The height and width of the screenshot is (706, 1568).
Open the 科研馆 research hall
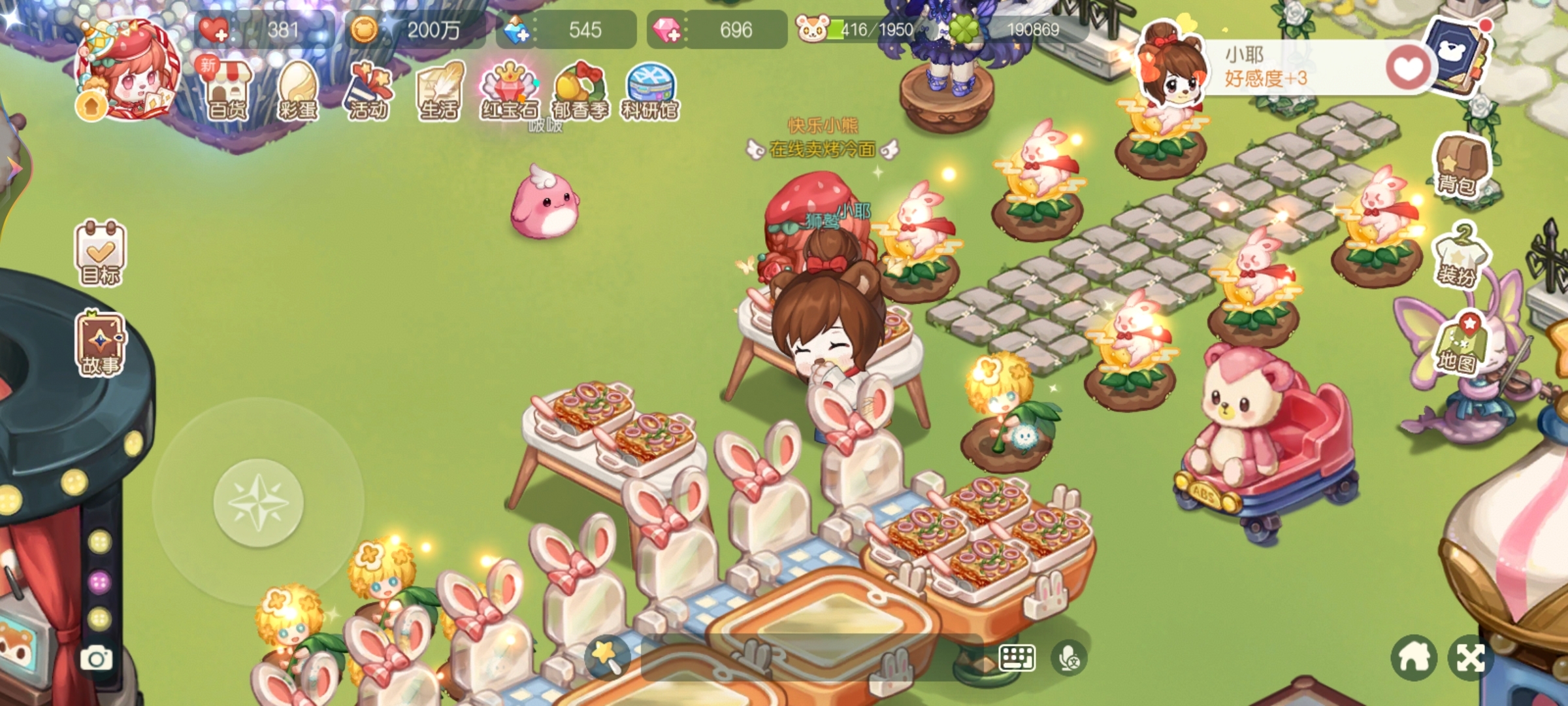(x=650, y=92)
